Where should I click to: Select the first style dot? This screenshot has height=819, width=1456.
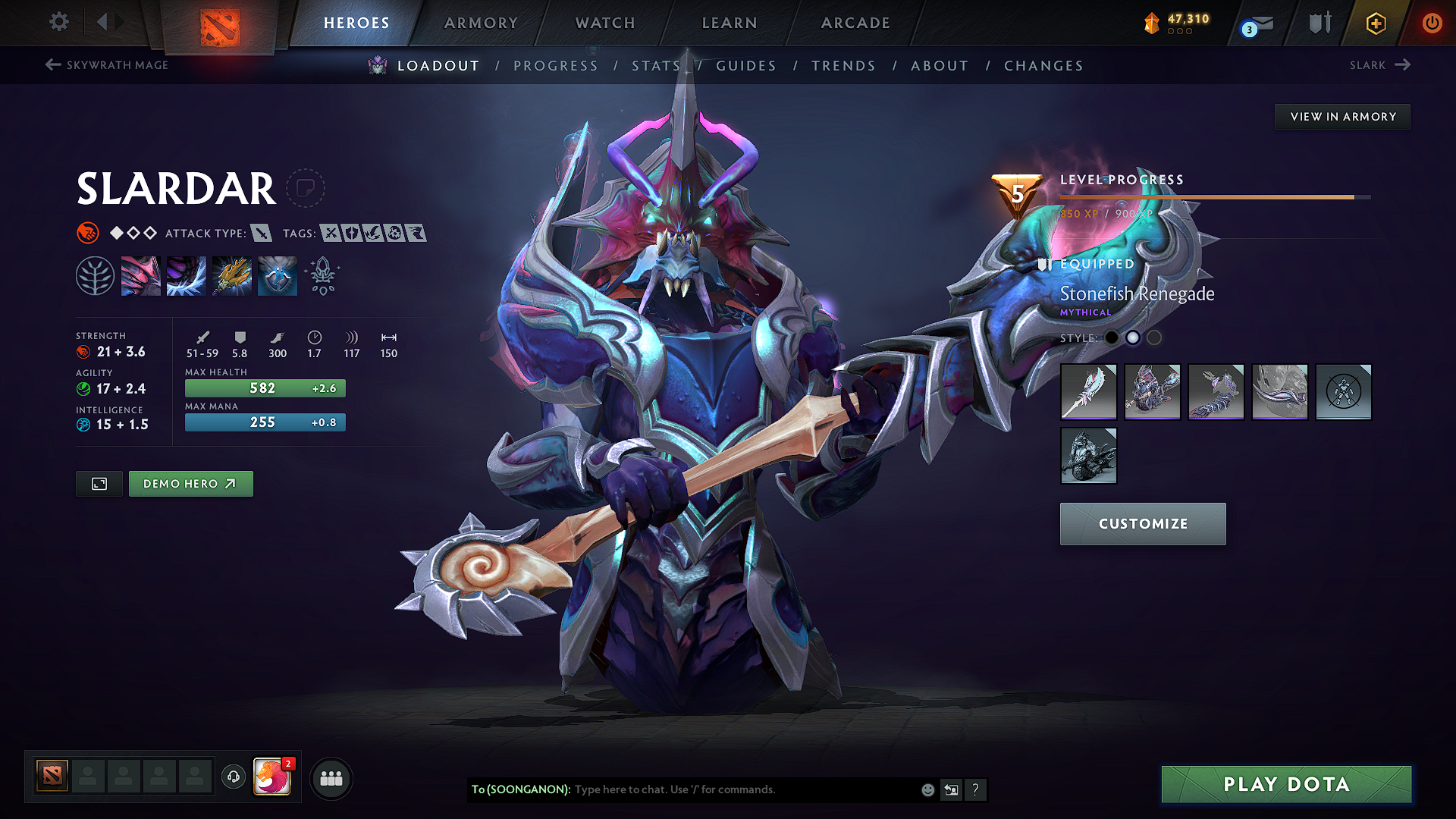(1112, 338)
